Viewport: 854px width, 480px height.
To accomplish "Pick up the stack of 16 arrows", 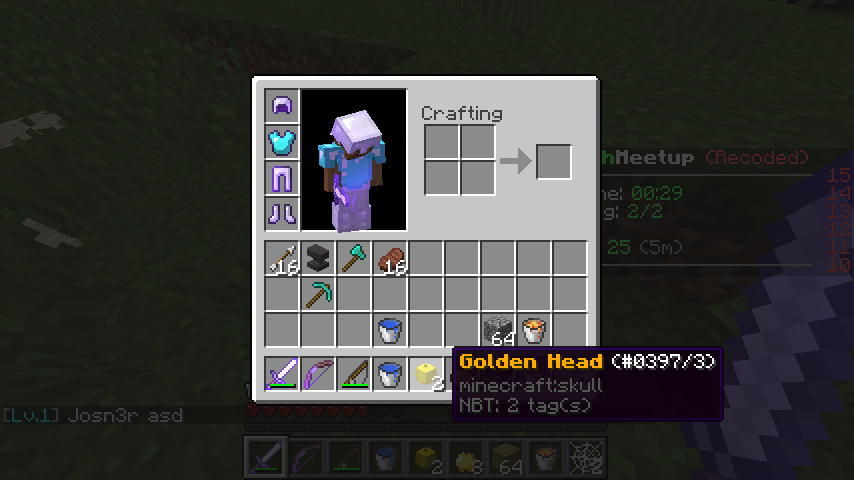I will 283,259.
